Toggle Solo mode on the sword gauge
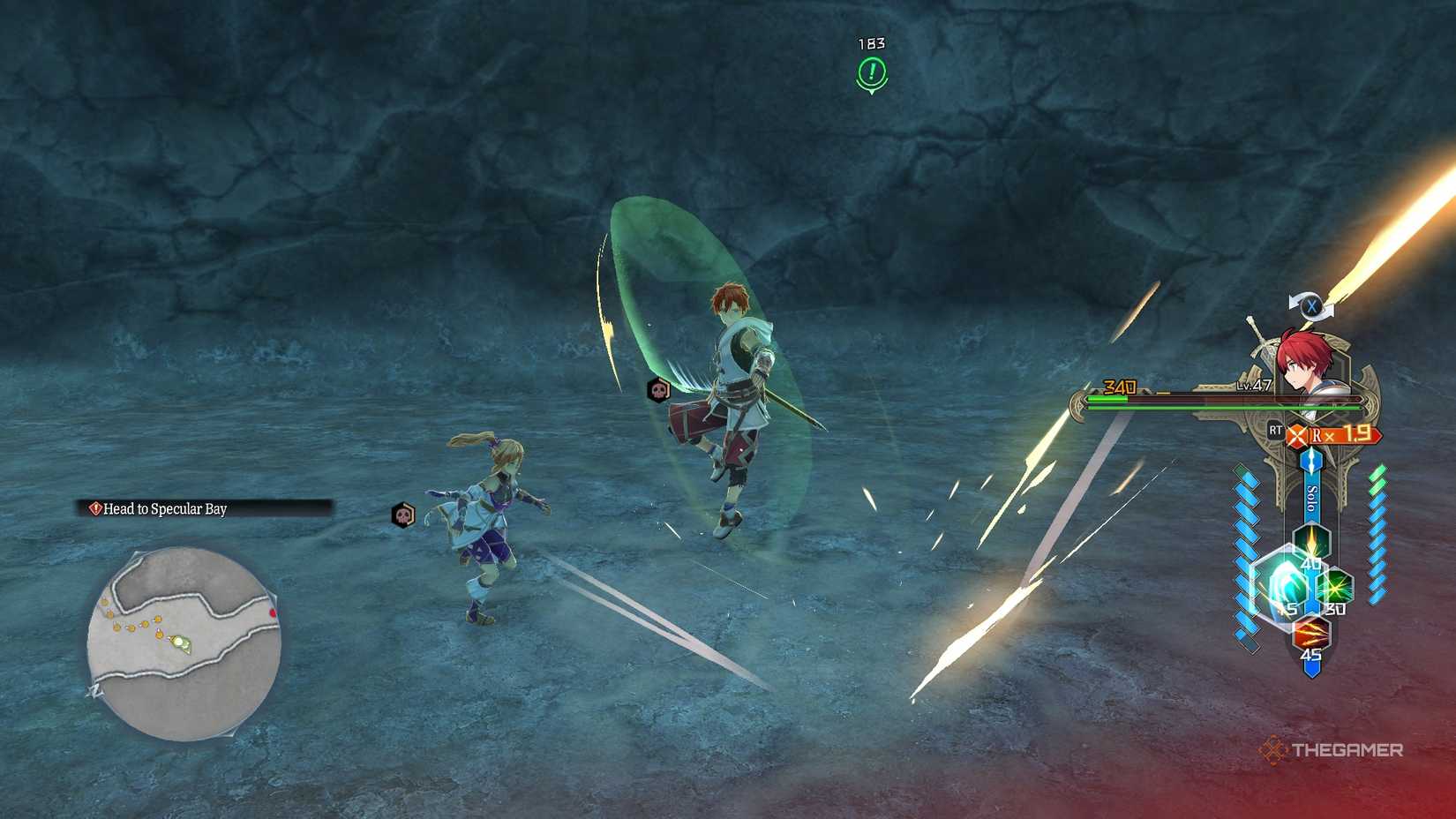1456x819 pixels. point(1311,497)
